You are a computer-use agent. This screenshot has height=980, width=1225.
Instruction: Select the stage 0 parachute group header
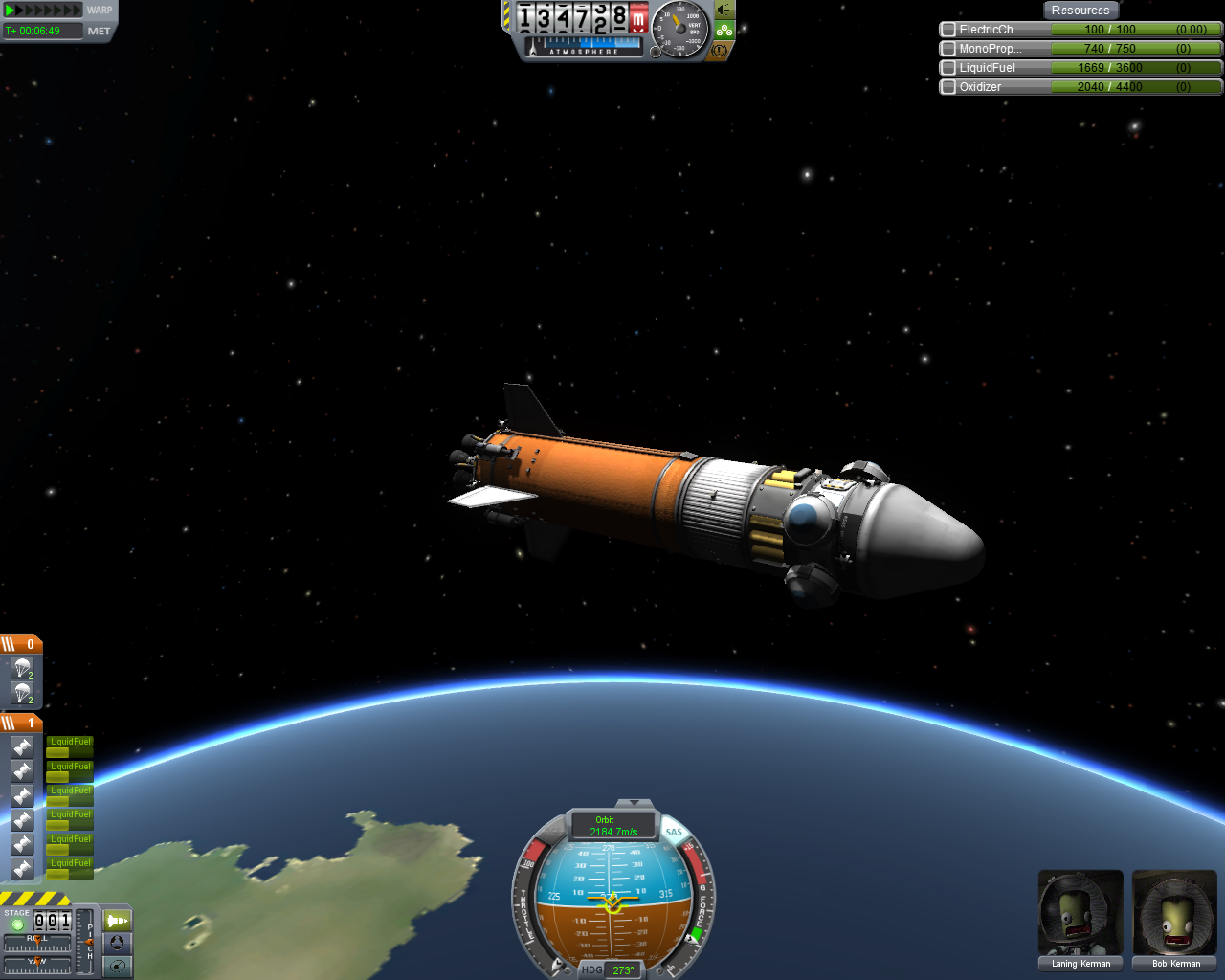pyautogui.click(x=21, y=644)
